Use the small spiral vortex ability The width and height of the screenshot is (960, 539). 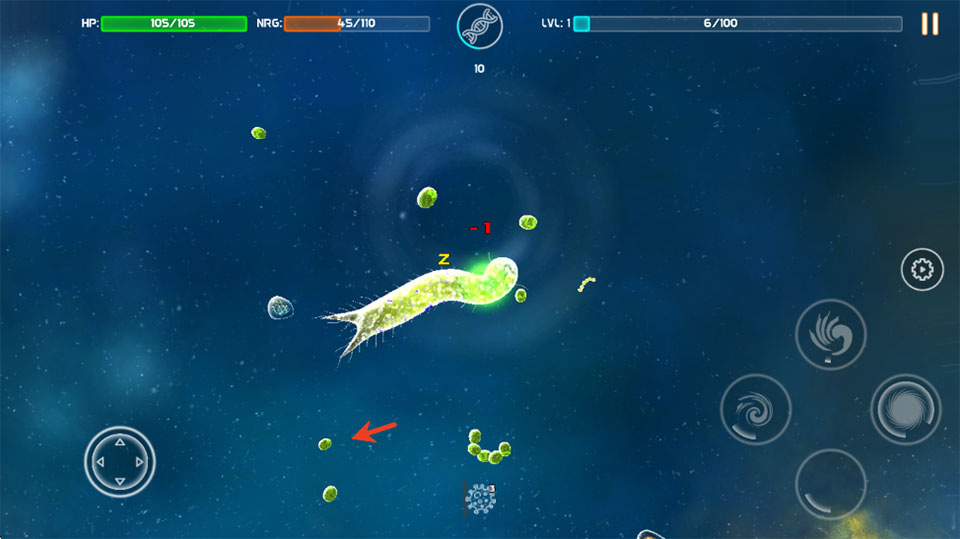[756, 409]
